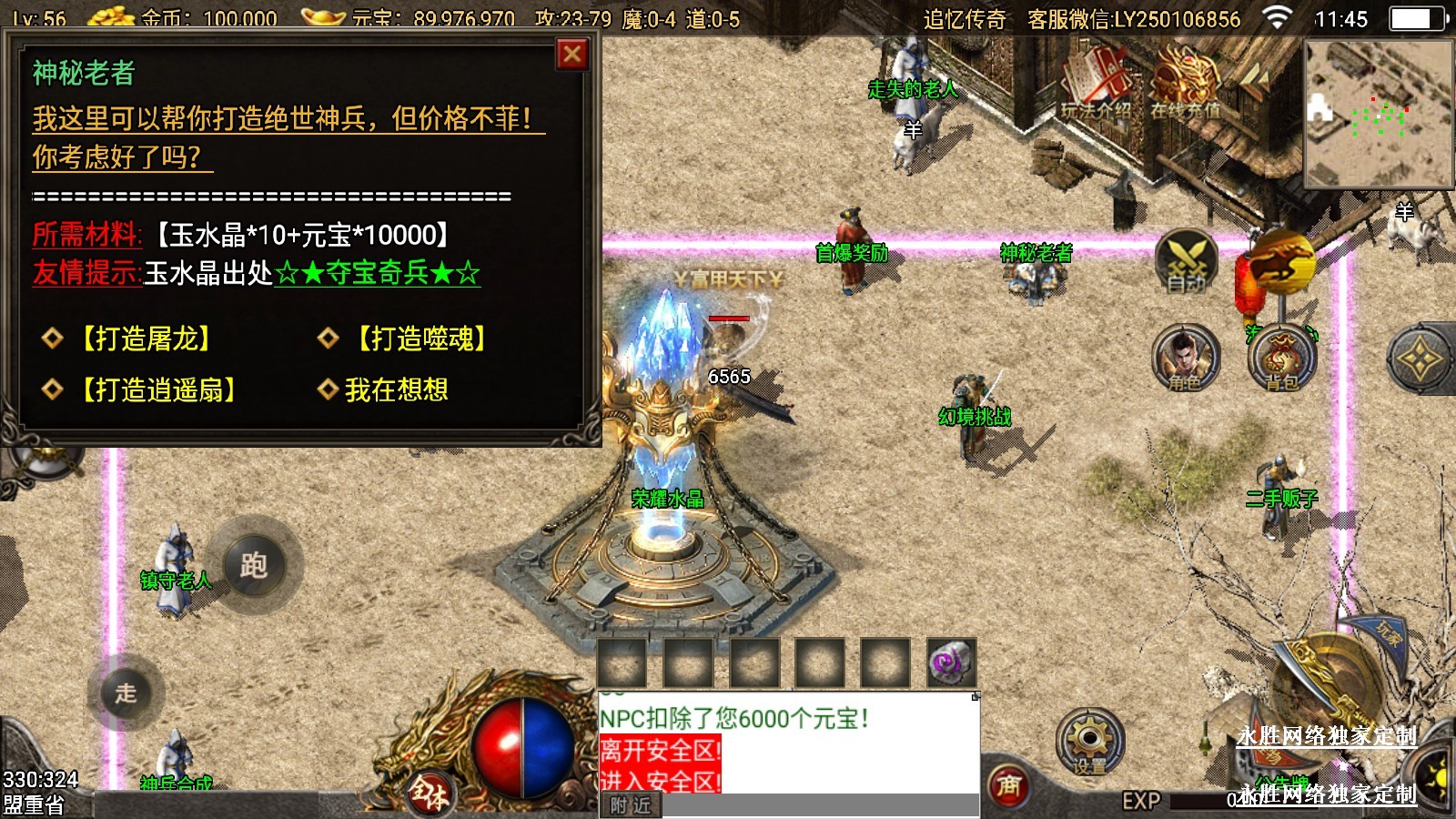Select the 【打造噬魂】 dialogue option
This screenshot has height=819, width=1456.
click(x=420, y=339)
